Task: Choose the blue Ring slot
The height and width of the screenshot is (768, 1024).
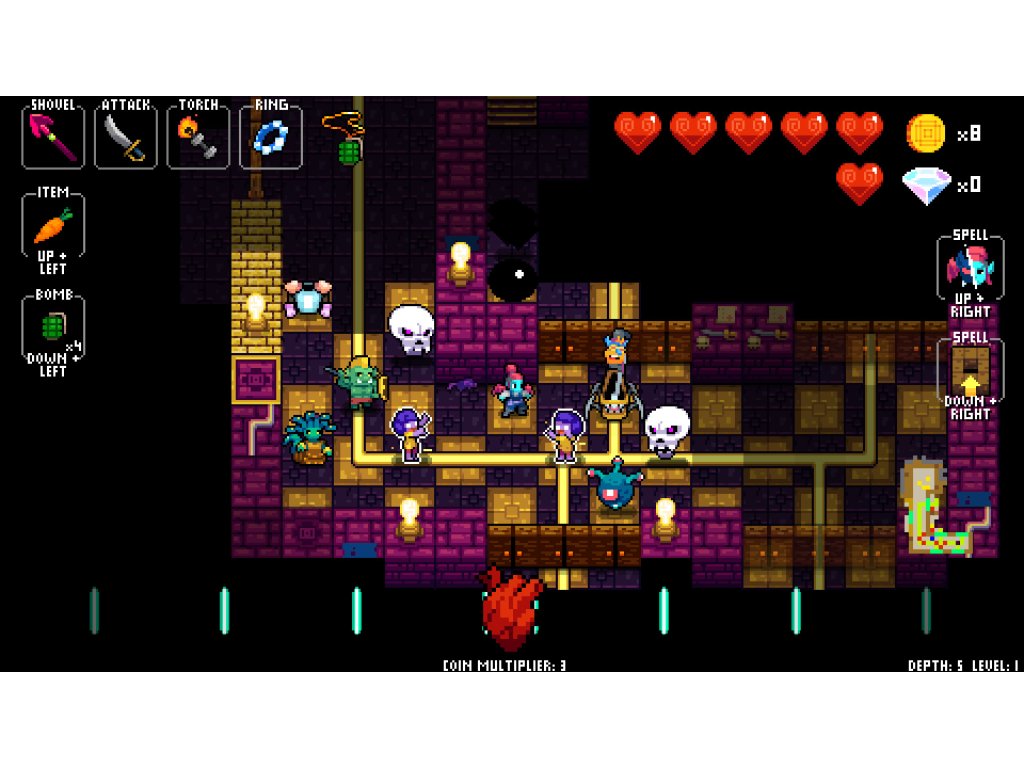Action: [x=271, y=137]
